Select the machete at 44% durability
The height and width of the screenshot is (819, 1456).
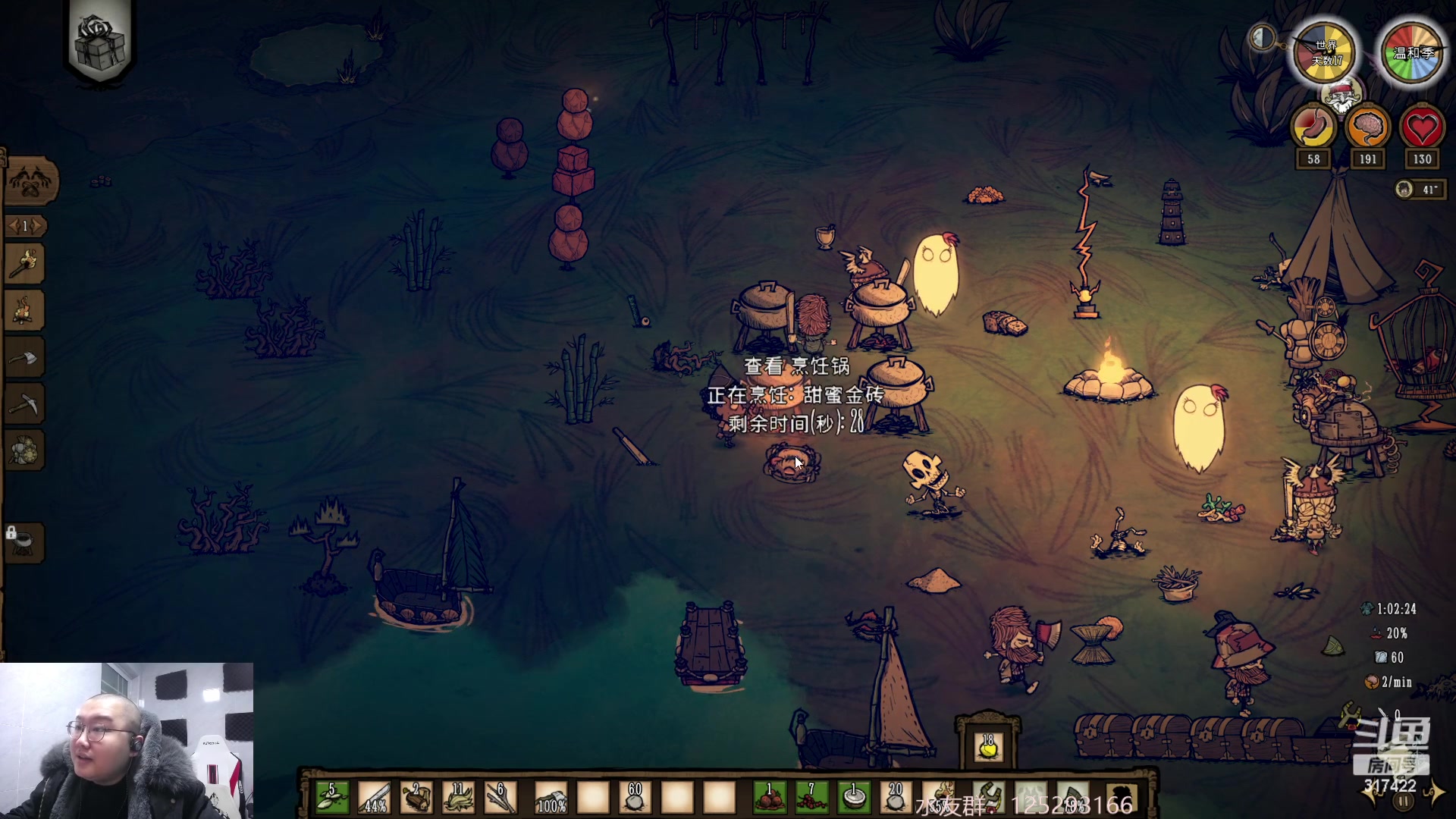(375, 798)
